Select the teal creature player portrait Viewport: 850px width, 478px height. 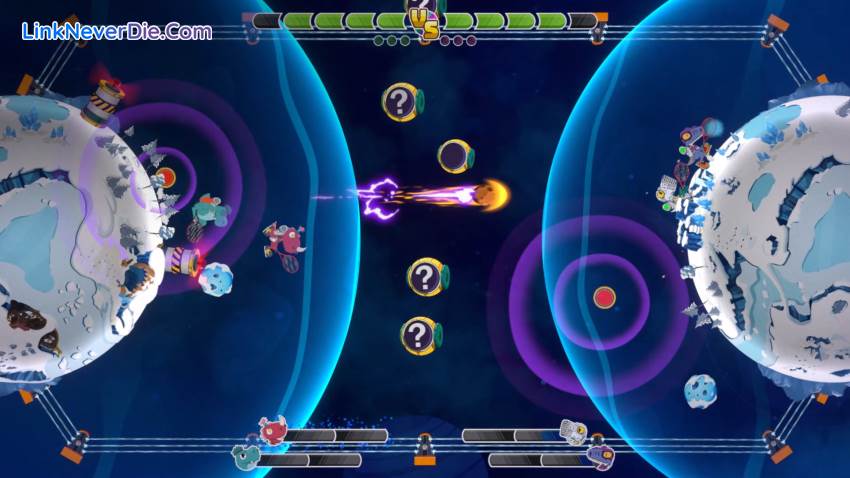245,458
